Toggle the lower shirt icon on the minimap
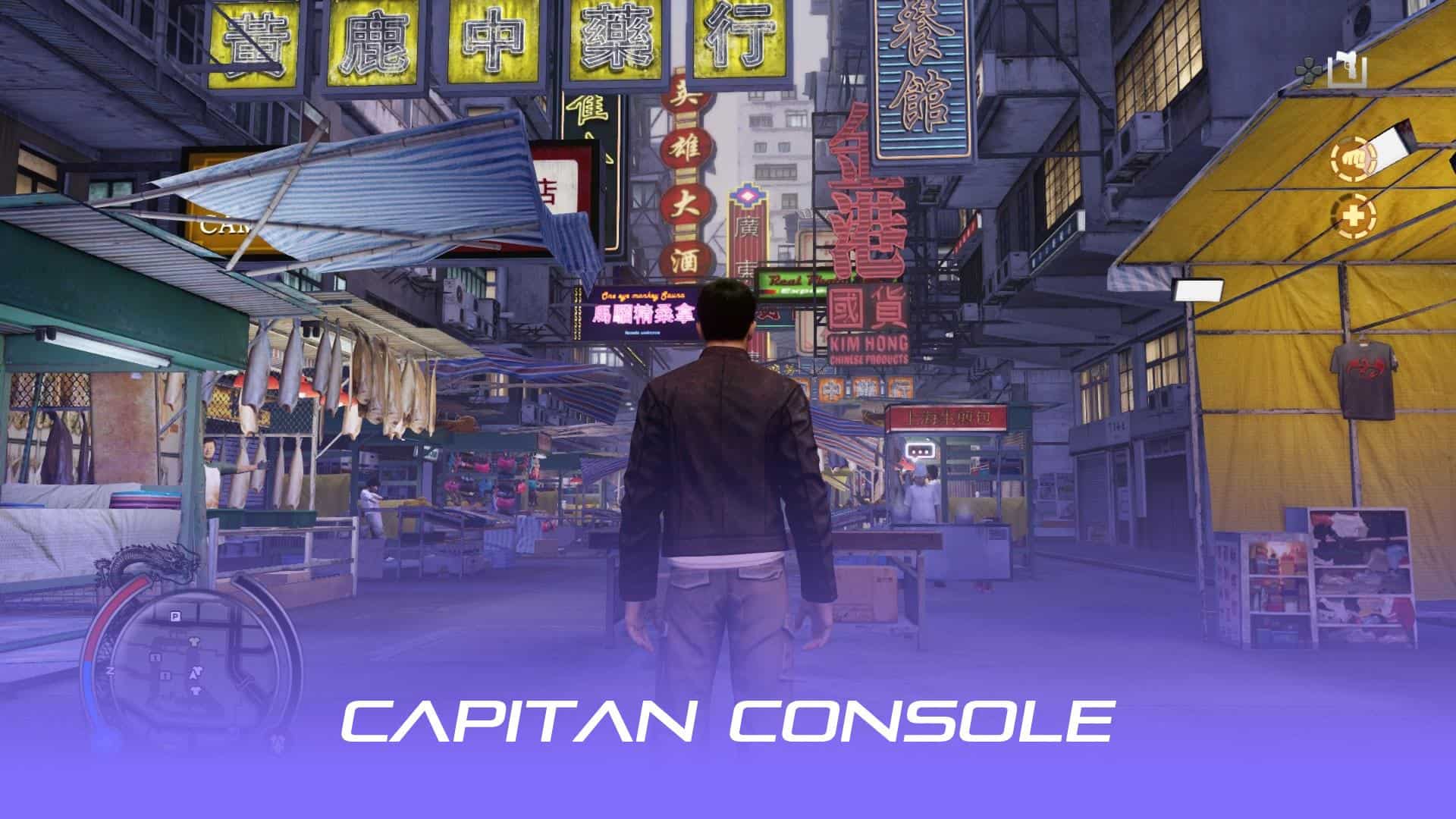Image resolution: width=1456 pixels, height=819 pixels. pyautogui.click(x=196, y=691)
